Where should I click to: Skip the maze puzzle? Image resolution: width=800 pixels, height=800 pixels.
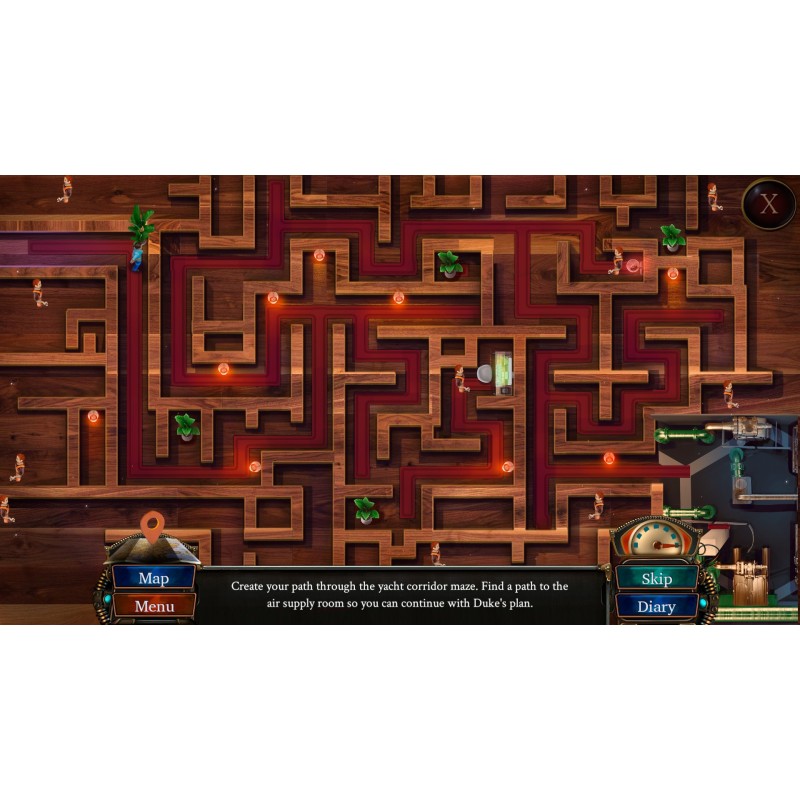[656, 578]
